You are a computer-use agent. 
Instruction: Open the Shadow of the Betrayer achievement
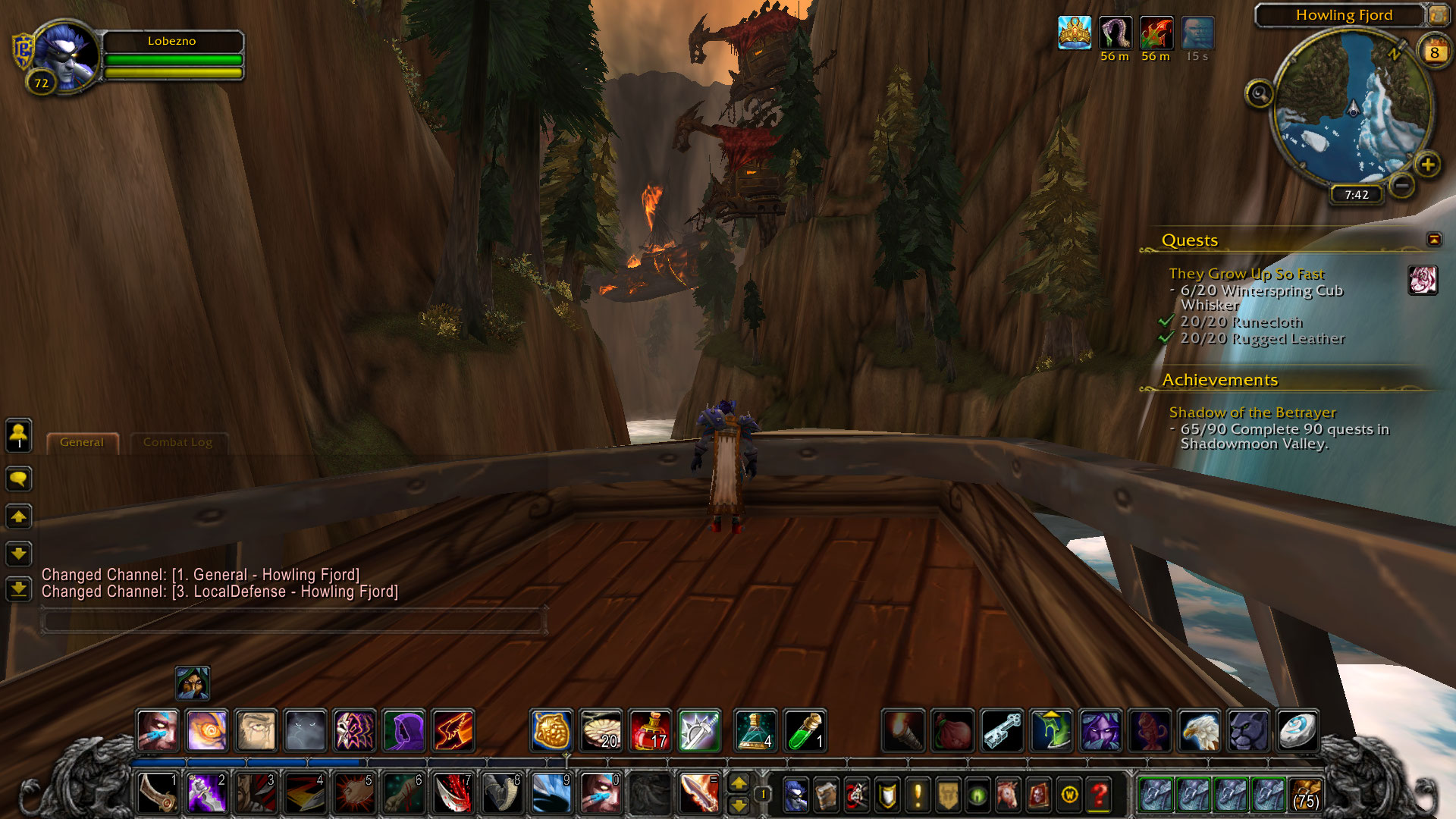(1252, 413)
